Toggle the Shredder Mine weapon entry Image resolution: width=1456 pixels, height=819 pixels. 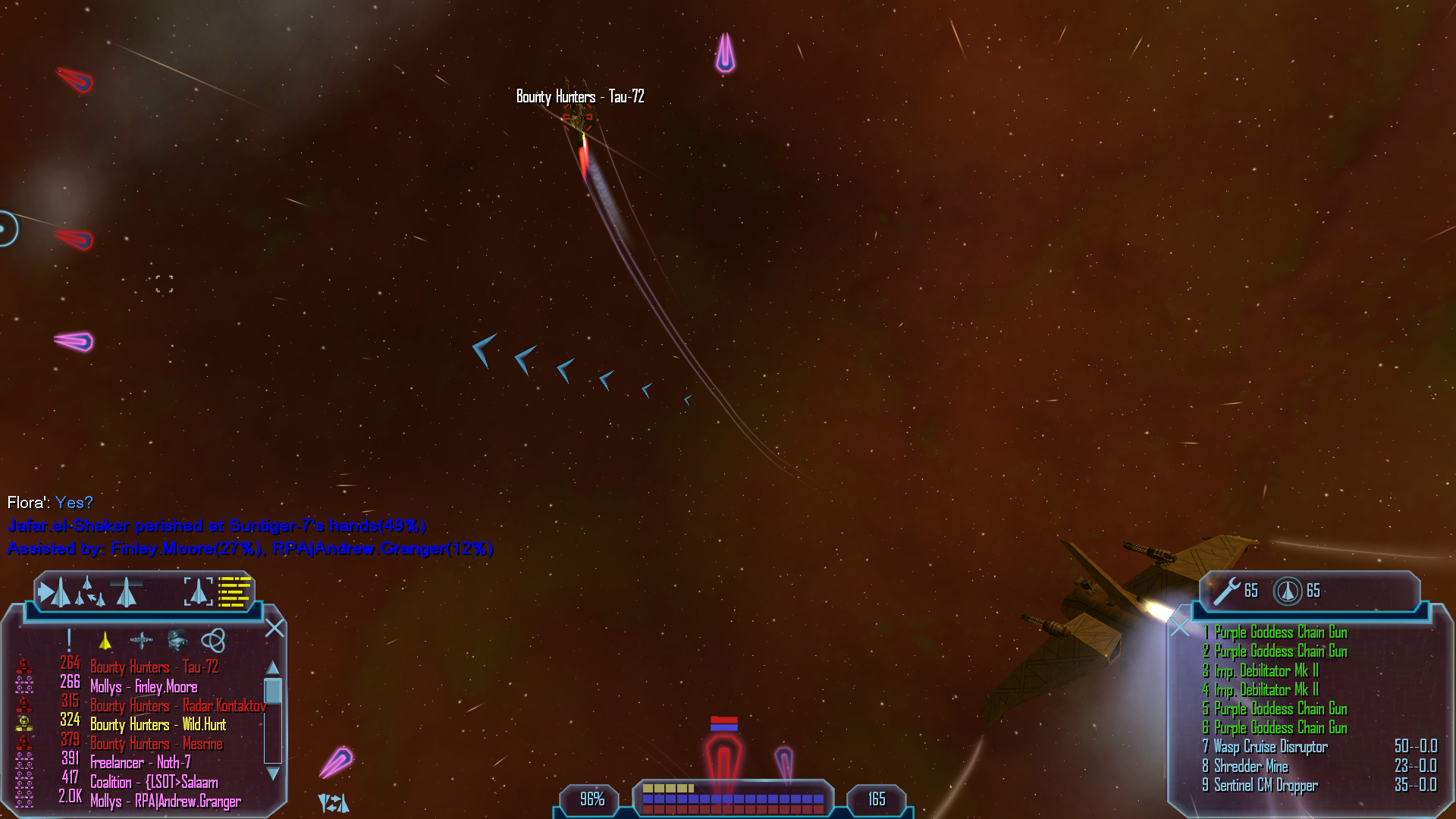point(1250,766)
